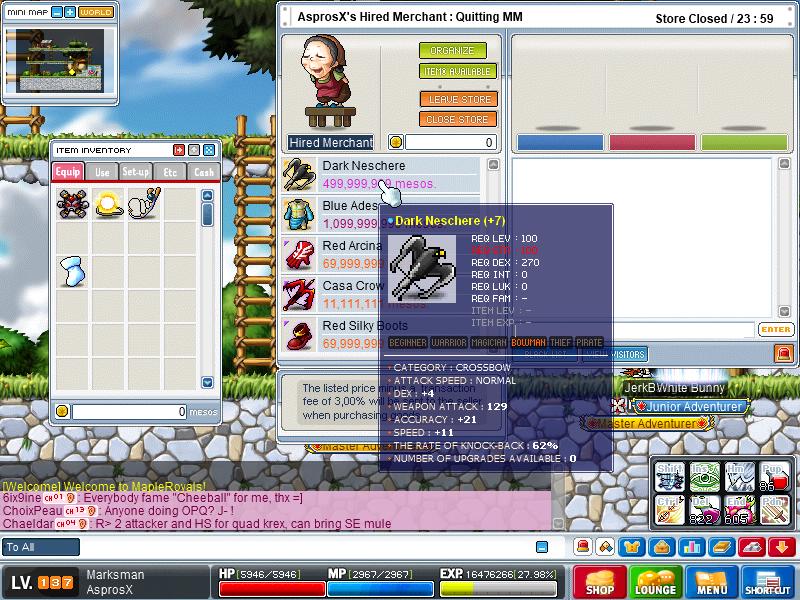Open the Cash Shop

pyautogui.click(x=600, y=582)
